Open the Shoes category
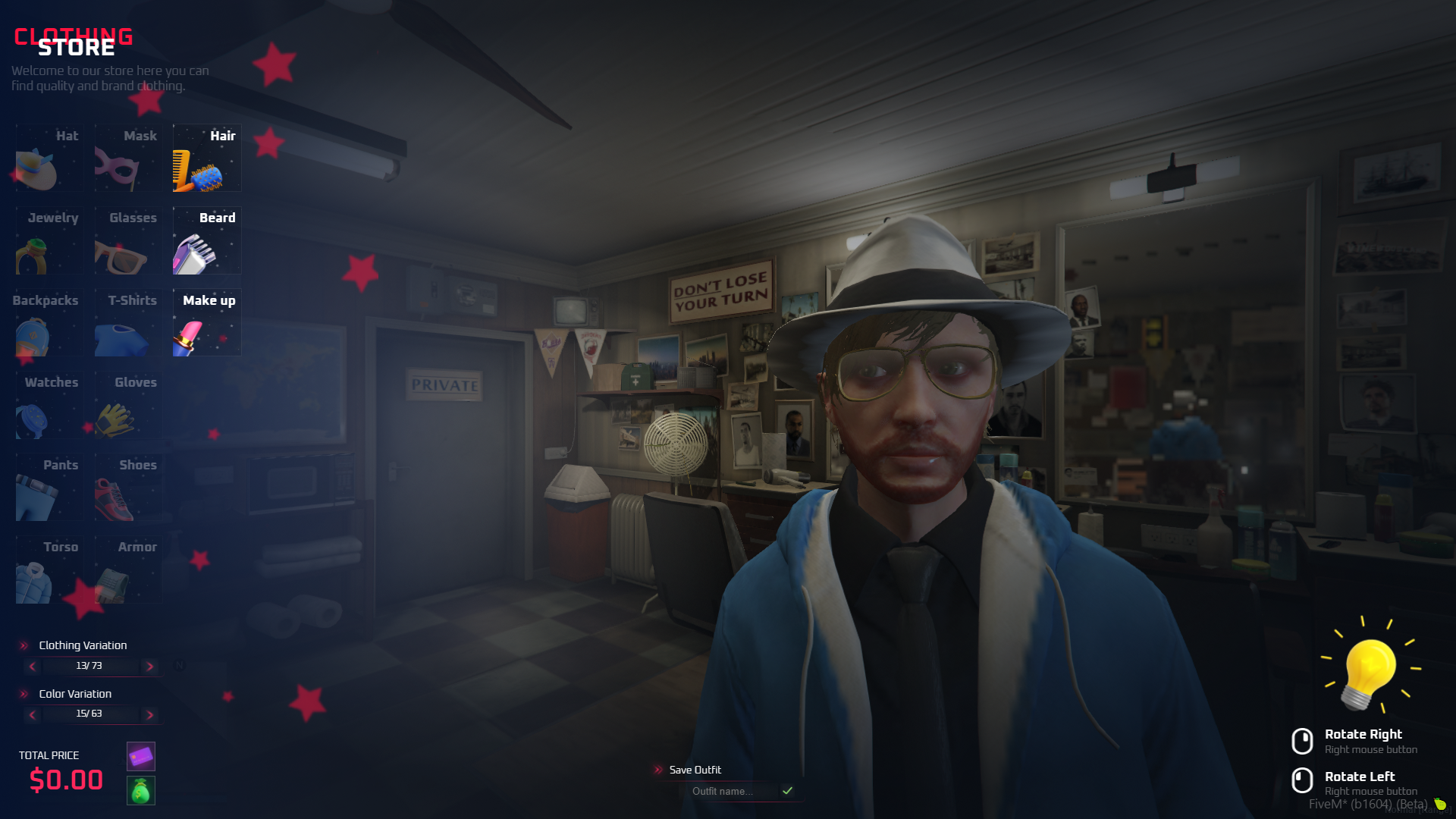 128,488
